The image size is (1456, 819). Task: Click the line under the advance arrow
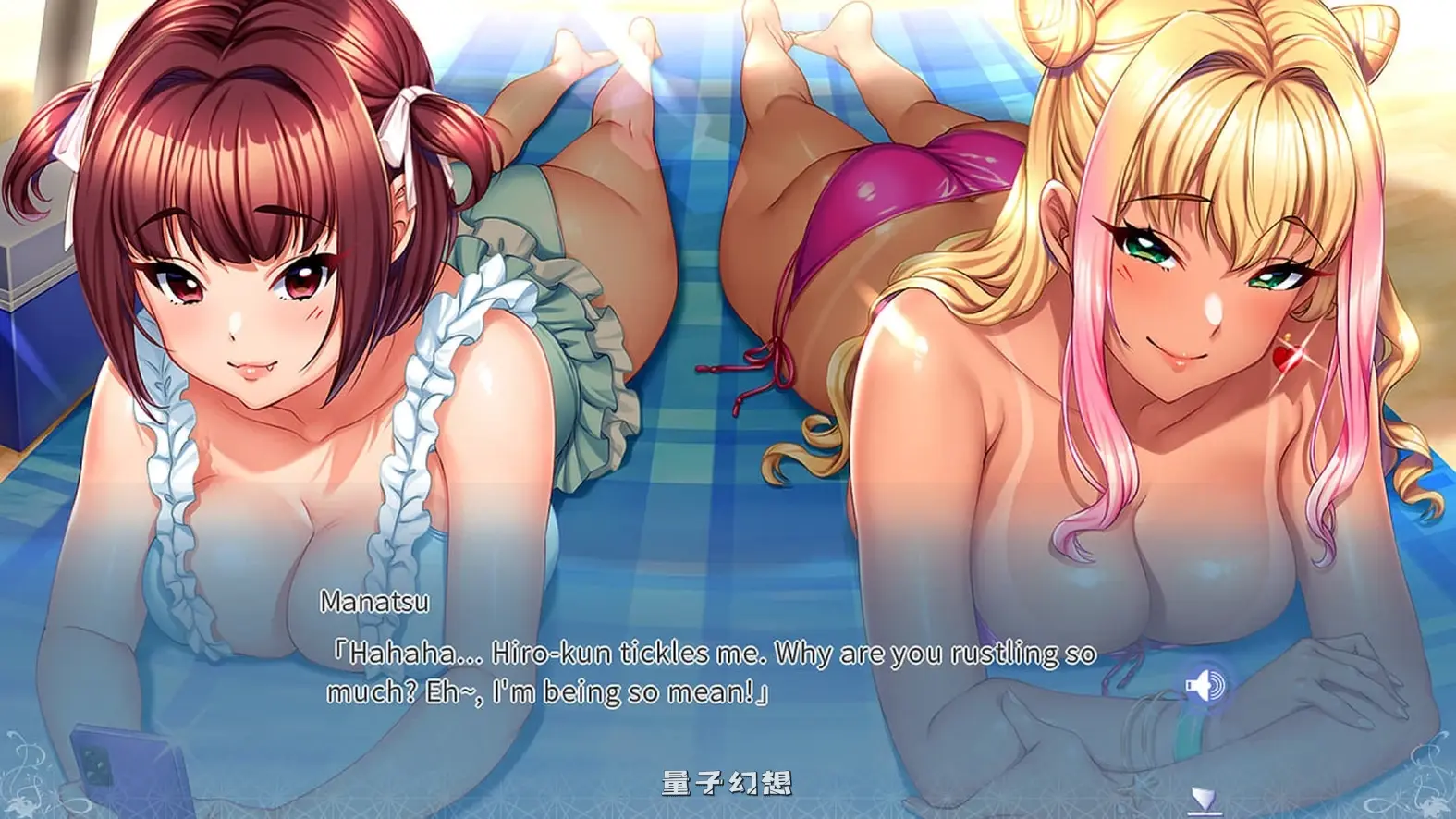tap(1204, 812)
